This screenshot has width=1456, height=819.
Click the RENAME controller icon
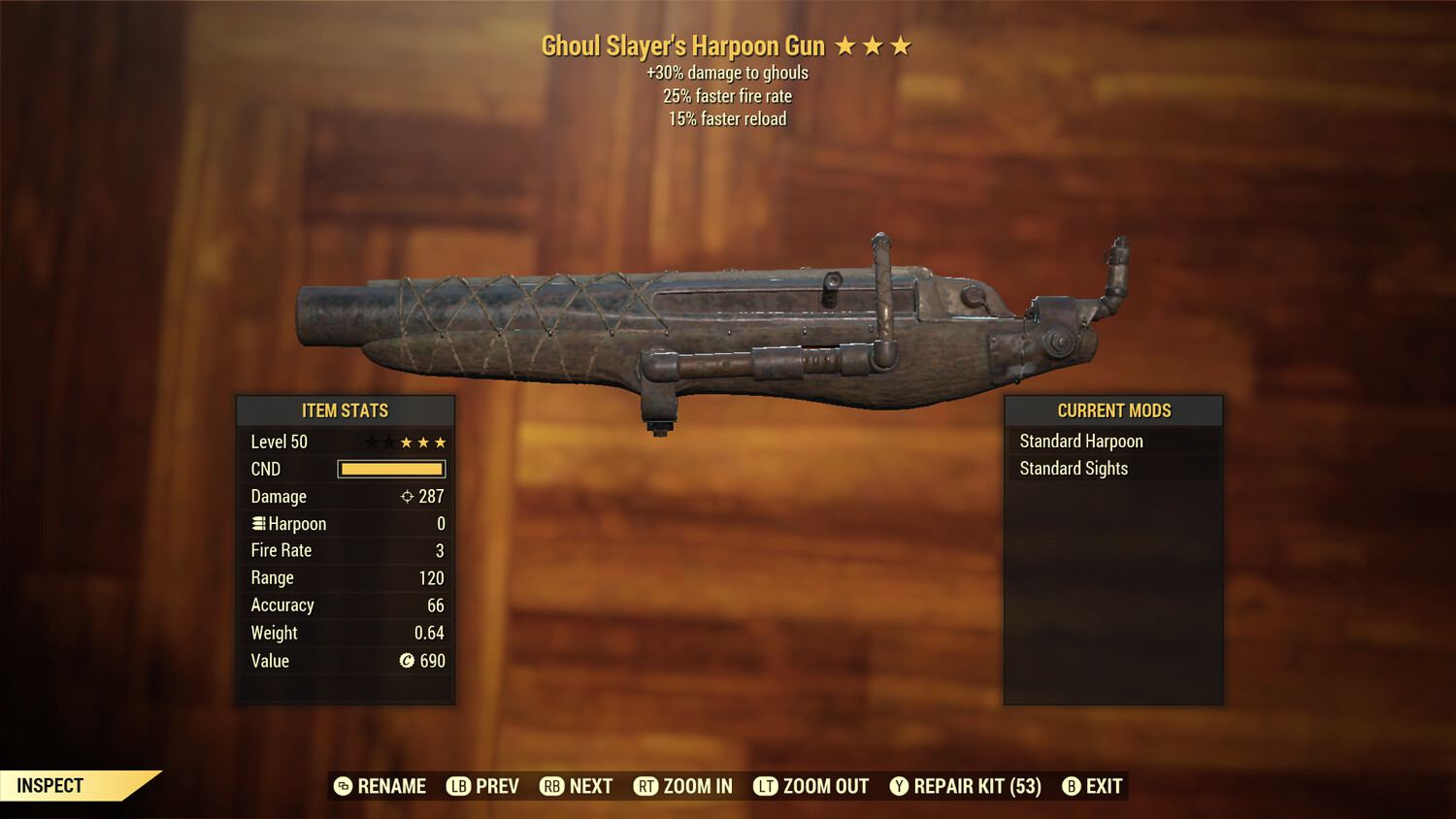coord(344,786)
